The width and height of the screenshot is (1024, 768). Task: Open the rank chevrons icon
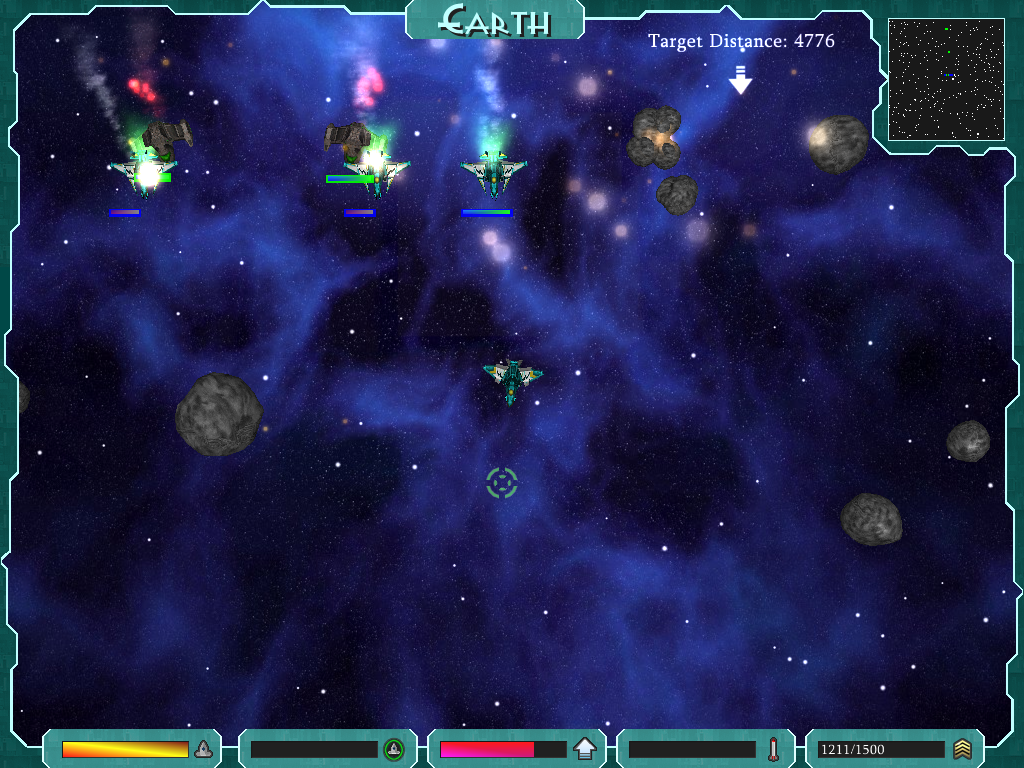[x=962, y=749]
